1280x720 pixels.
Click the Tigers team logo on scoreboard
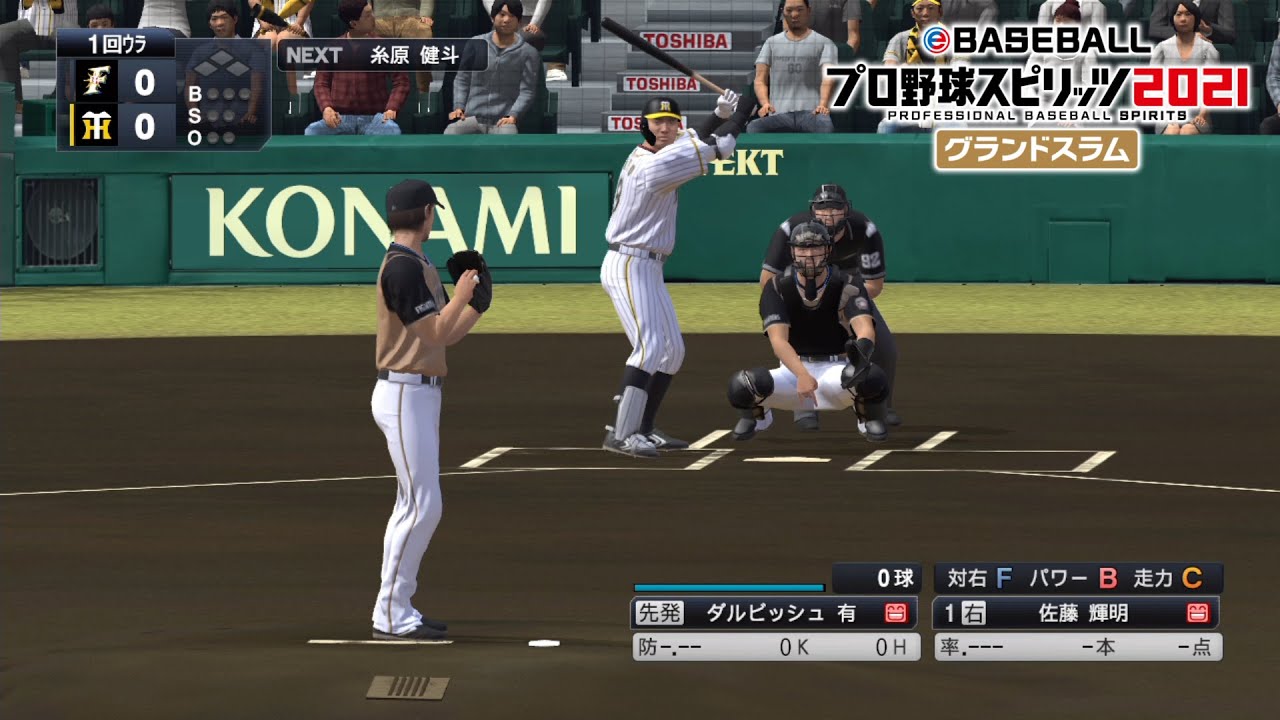click(x=97, y=127)
